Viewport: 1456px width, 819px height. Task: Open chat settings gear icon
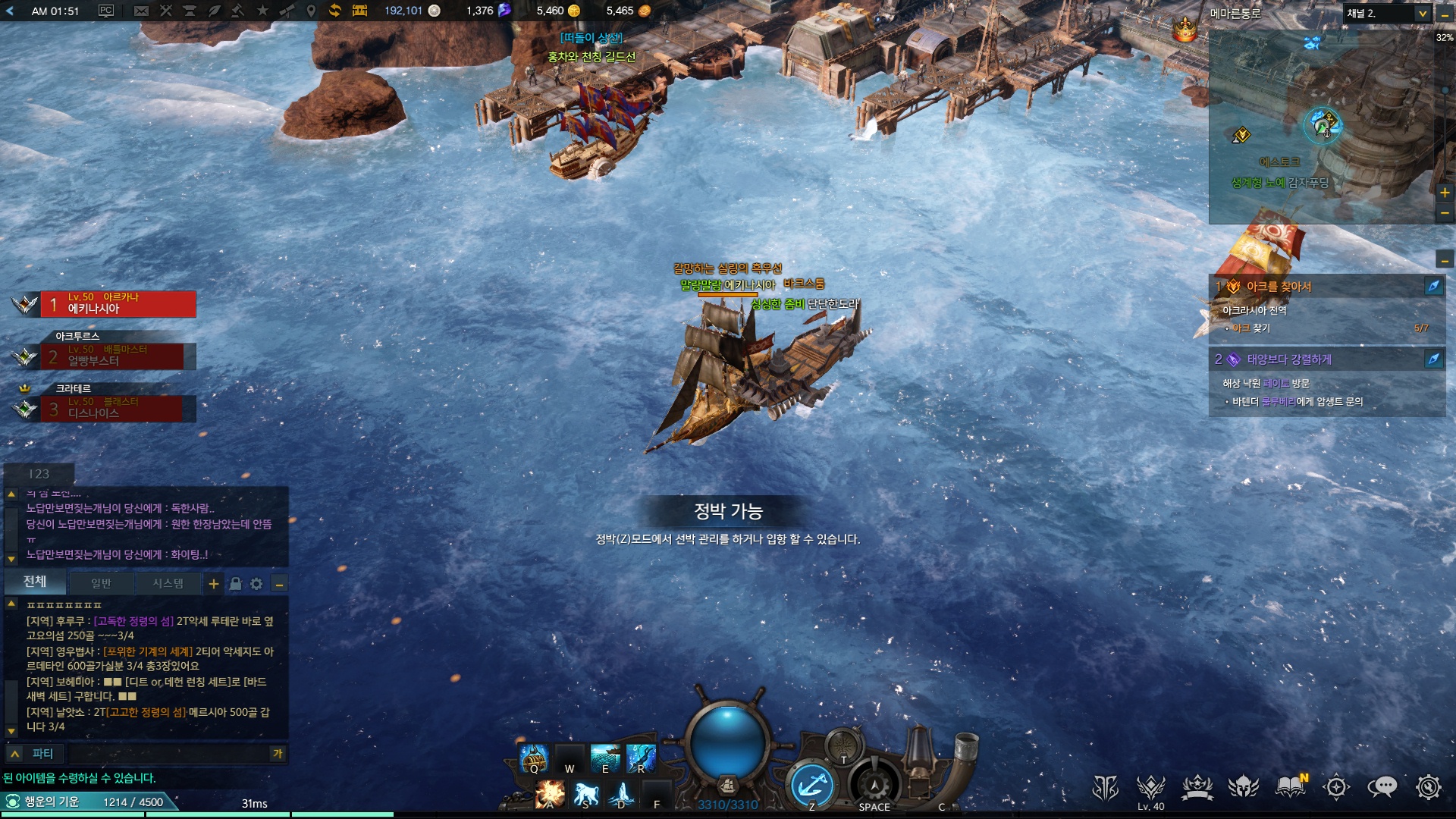pos(256,584)
